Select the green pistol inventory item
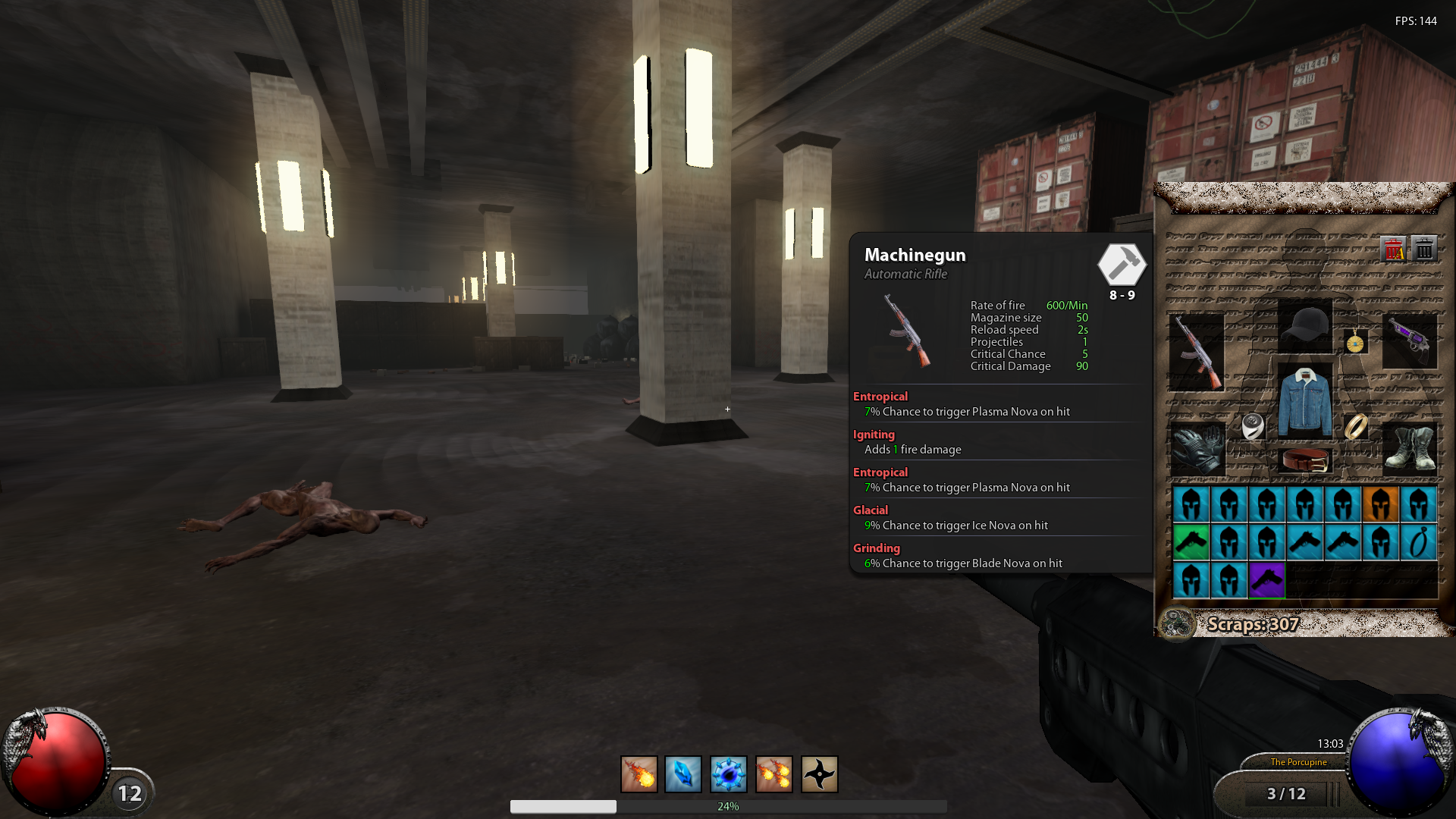Viewport: 1456px width, 819px height. tap(1191, 542)
